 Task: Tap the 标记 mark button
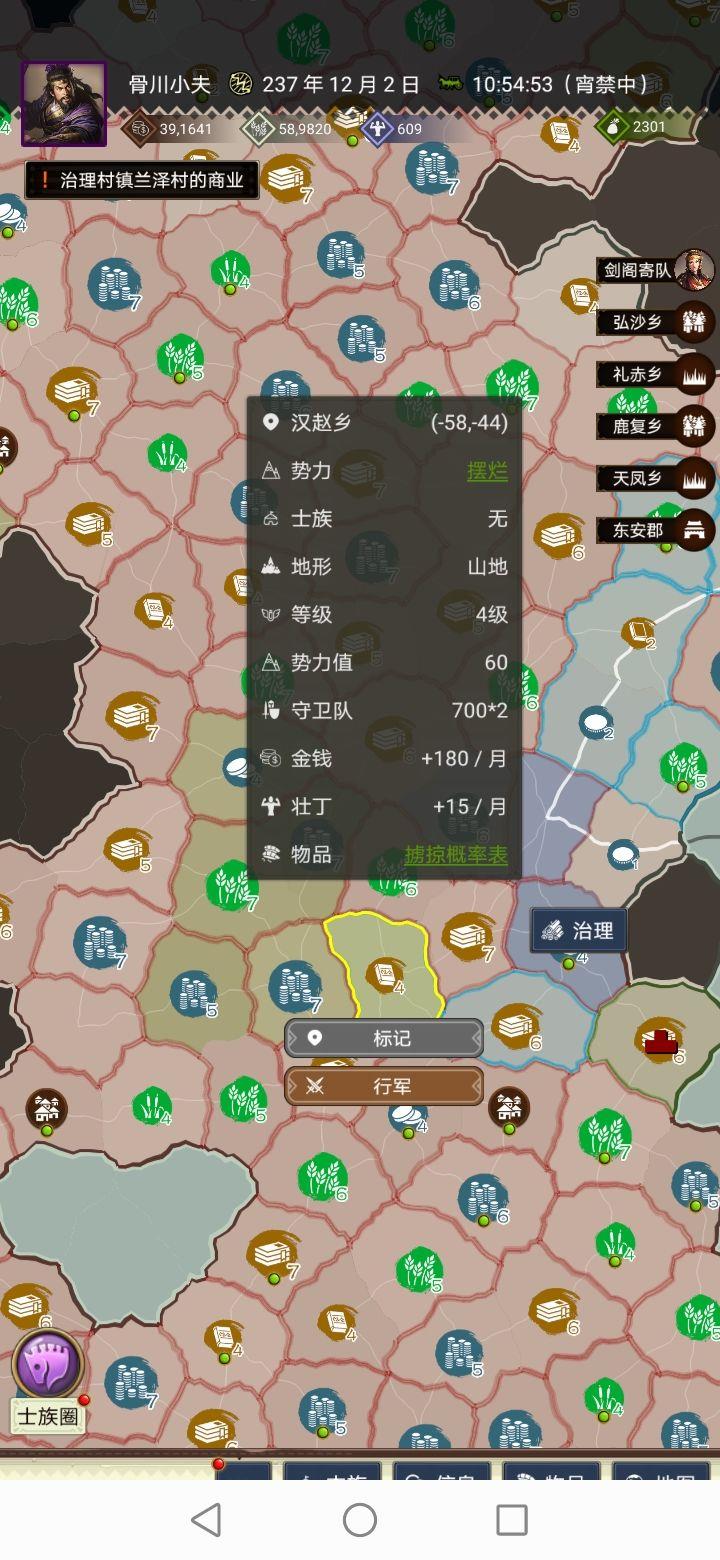coord(384,1038)
